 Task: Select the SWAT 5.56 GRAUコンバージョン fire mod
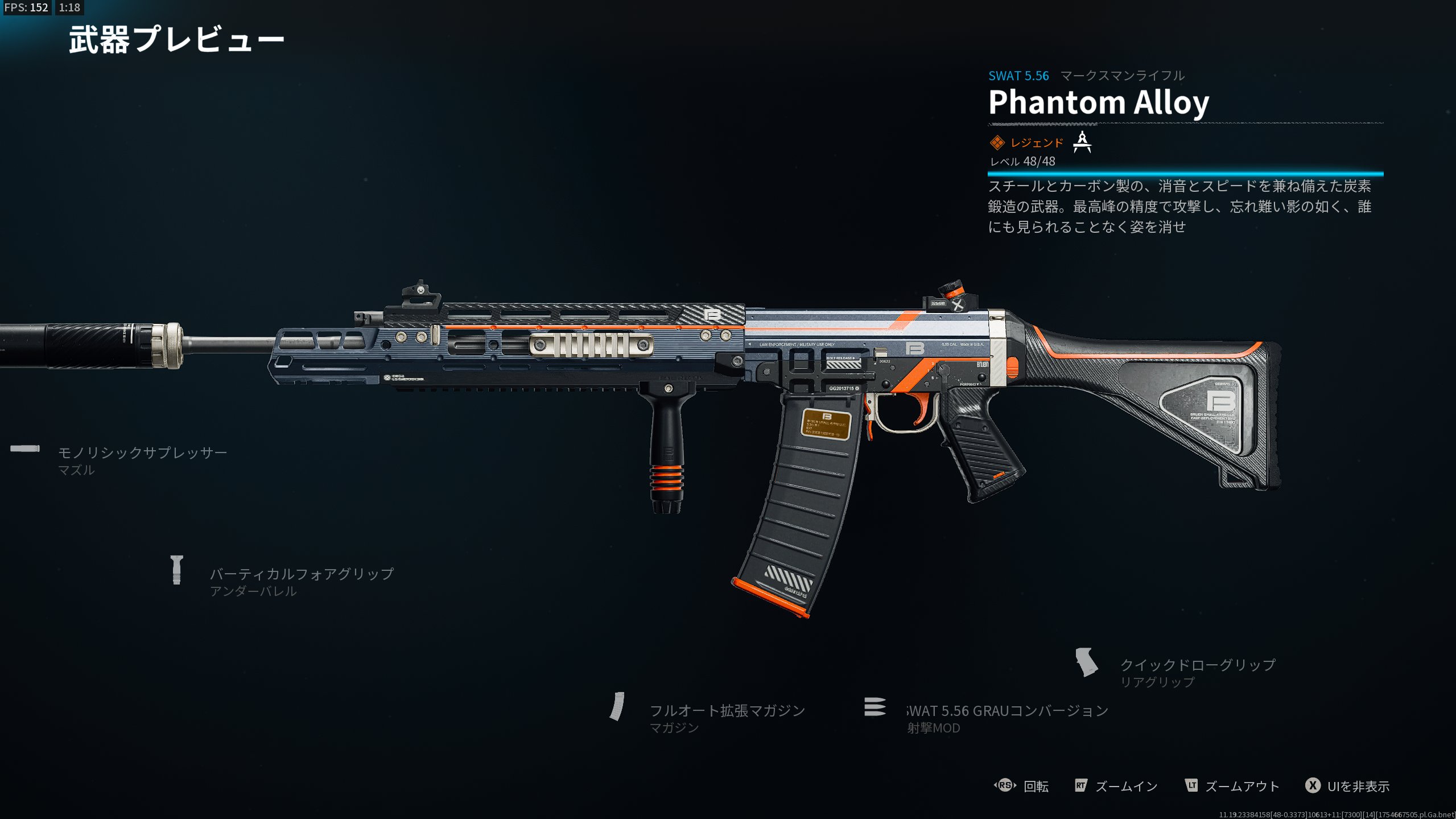(x=1007, y=711)
